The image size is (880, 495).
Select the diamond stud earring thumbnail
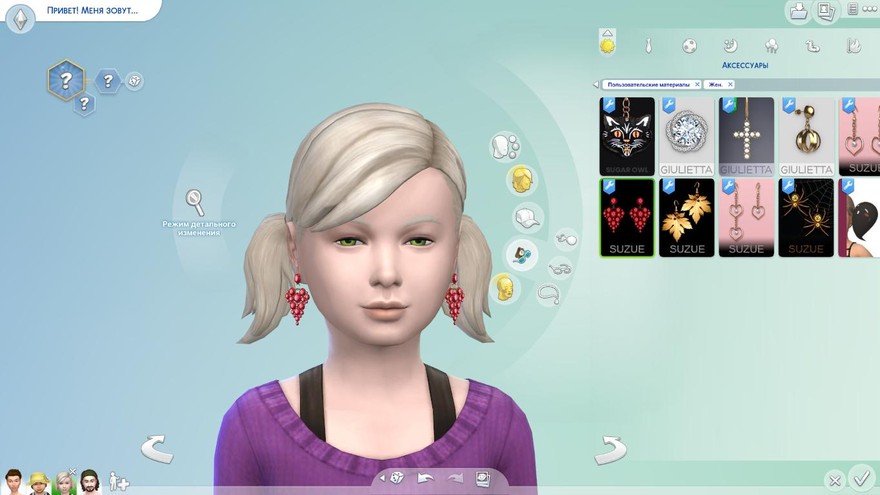click(687, 136)
